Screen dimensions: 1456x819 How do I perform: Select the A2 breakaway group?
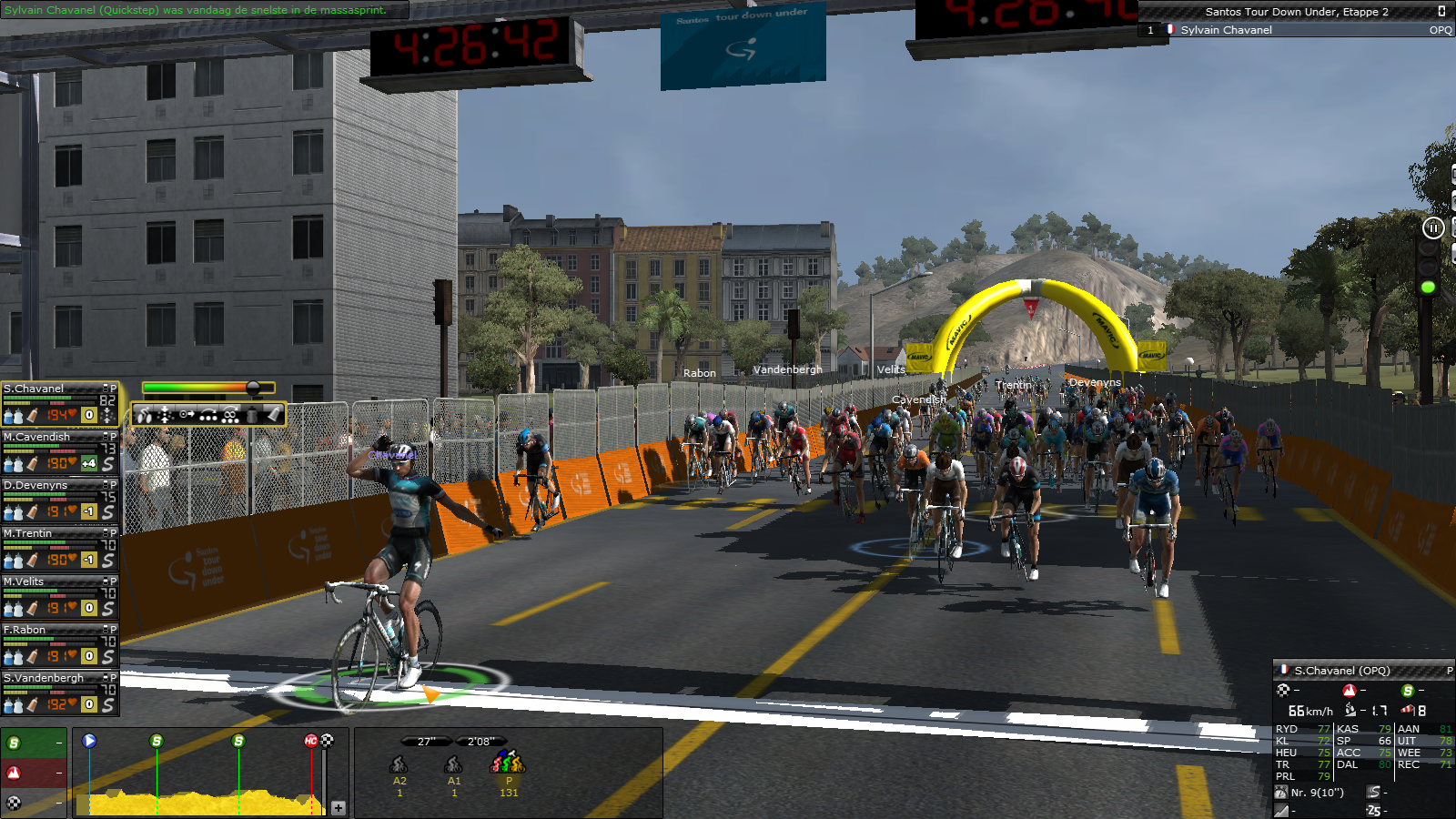click(399, 764)
